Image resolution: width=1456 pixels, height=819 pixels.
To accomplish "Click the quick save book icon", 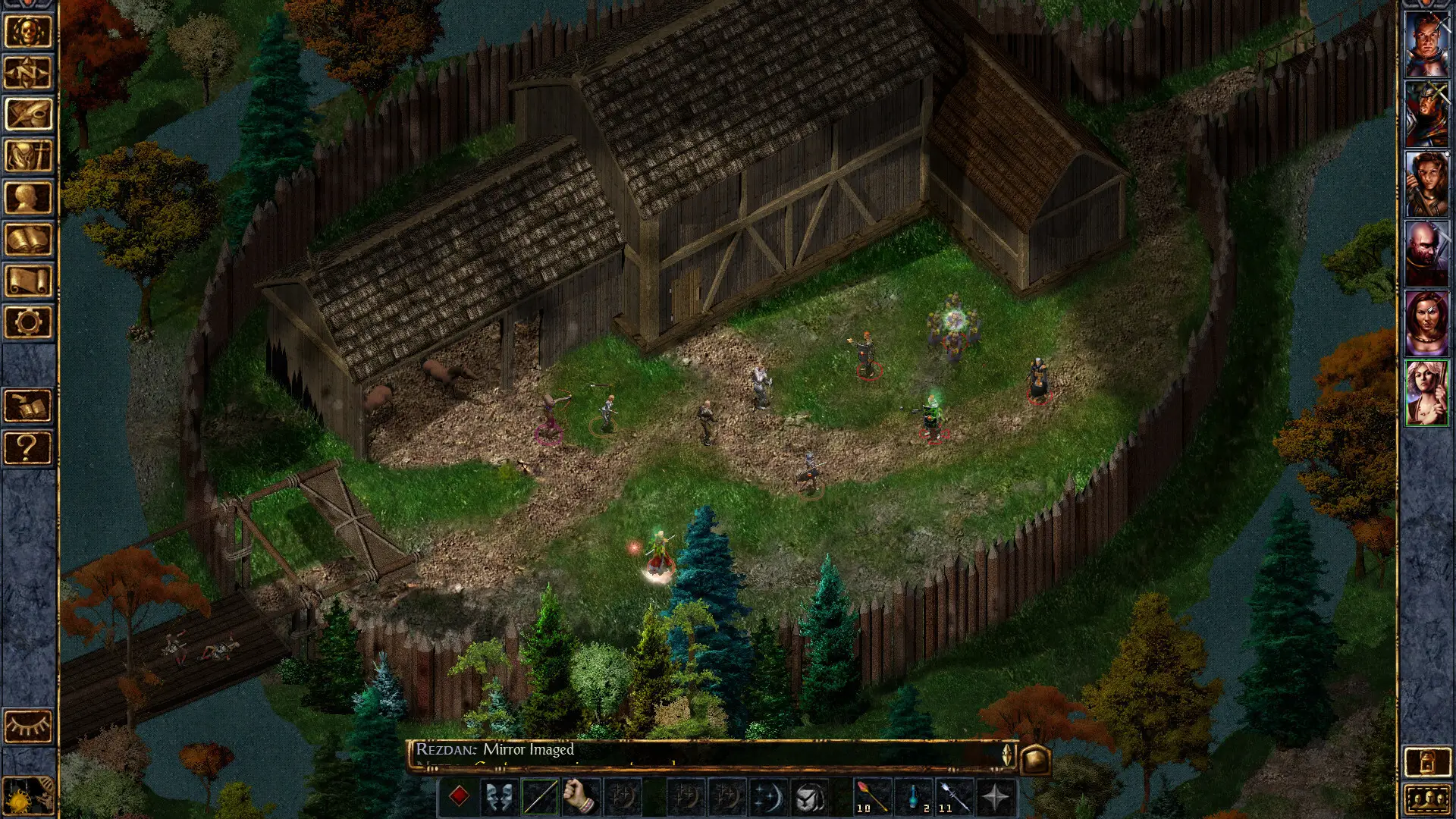I will pyautogui.click(x=29, y=406).
